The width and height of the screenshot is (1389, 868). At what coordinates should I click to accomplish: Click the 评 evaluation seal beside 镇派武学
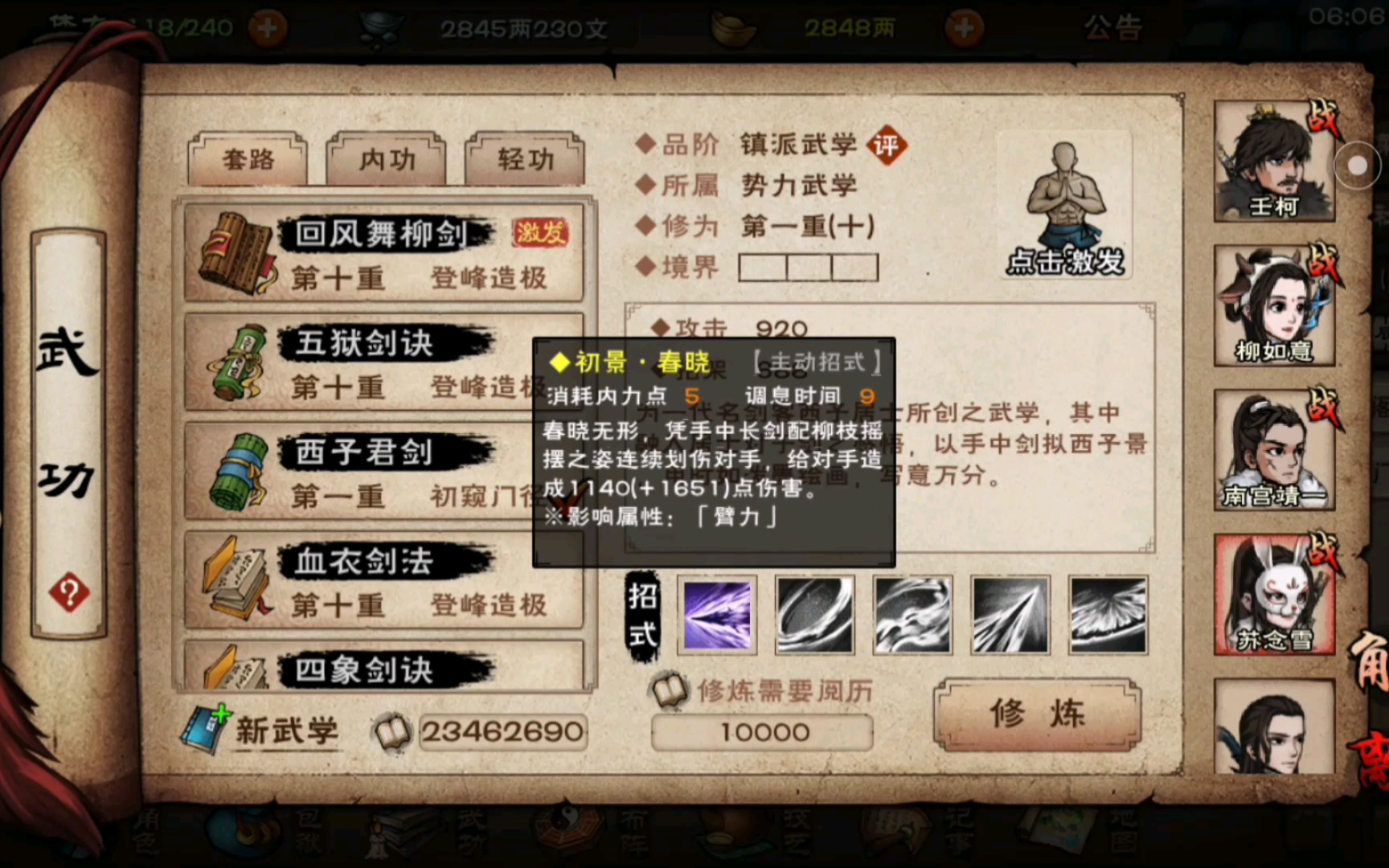(x=887, y=145)
